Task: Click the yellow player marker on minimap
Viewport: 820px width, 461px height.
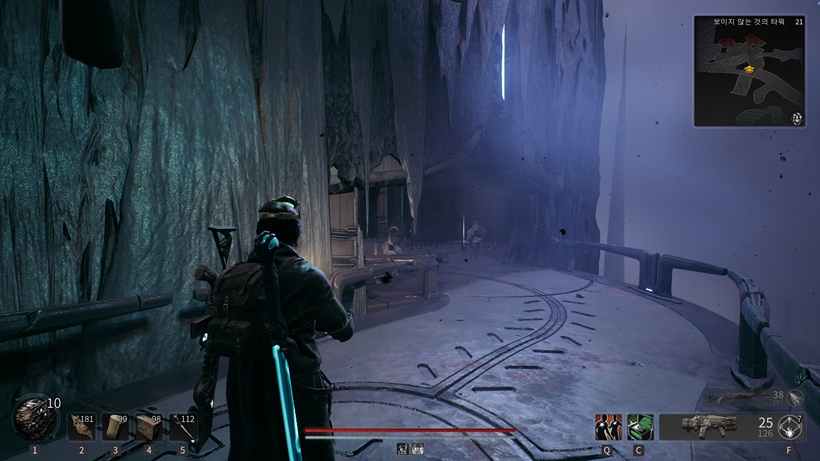Action: [x=748, y=69]
